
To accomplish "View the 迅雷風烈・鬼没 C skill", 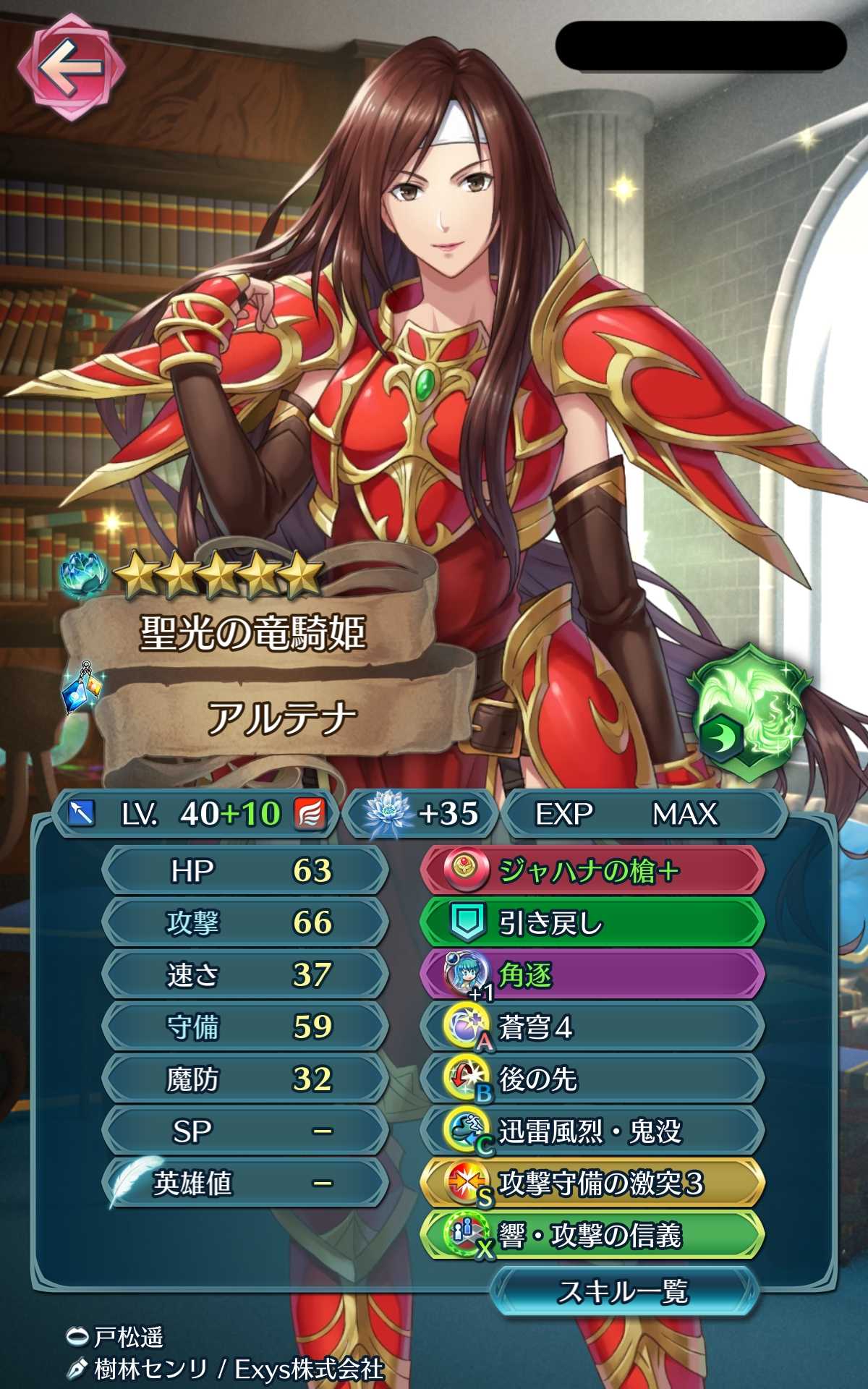I will coord(592,1131).
